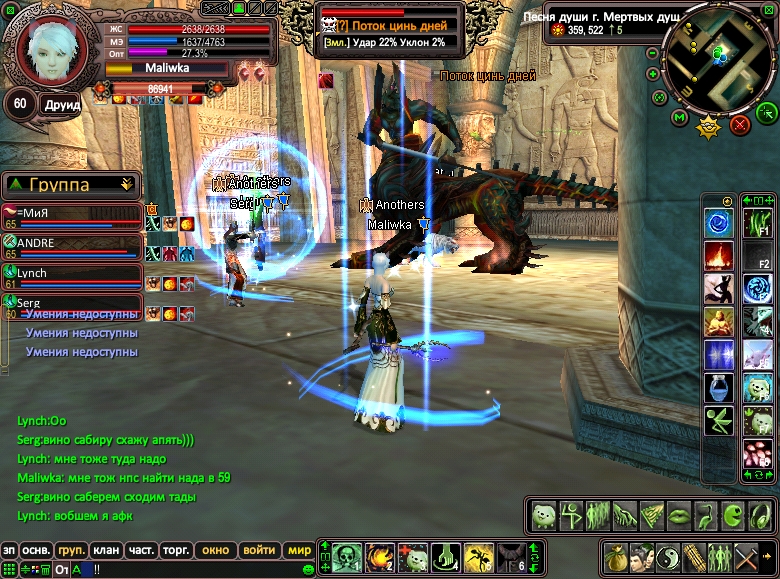Click the yin-yang menu icon
The image size is (780, 579).
tap(669, 556)
